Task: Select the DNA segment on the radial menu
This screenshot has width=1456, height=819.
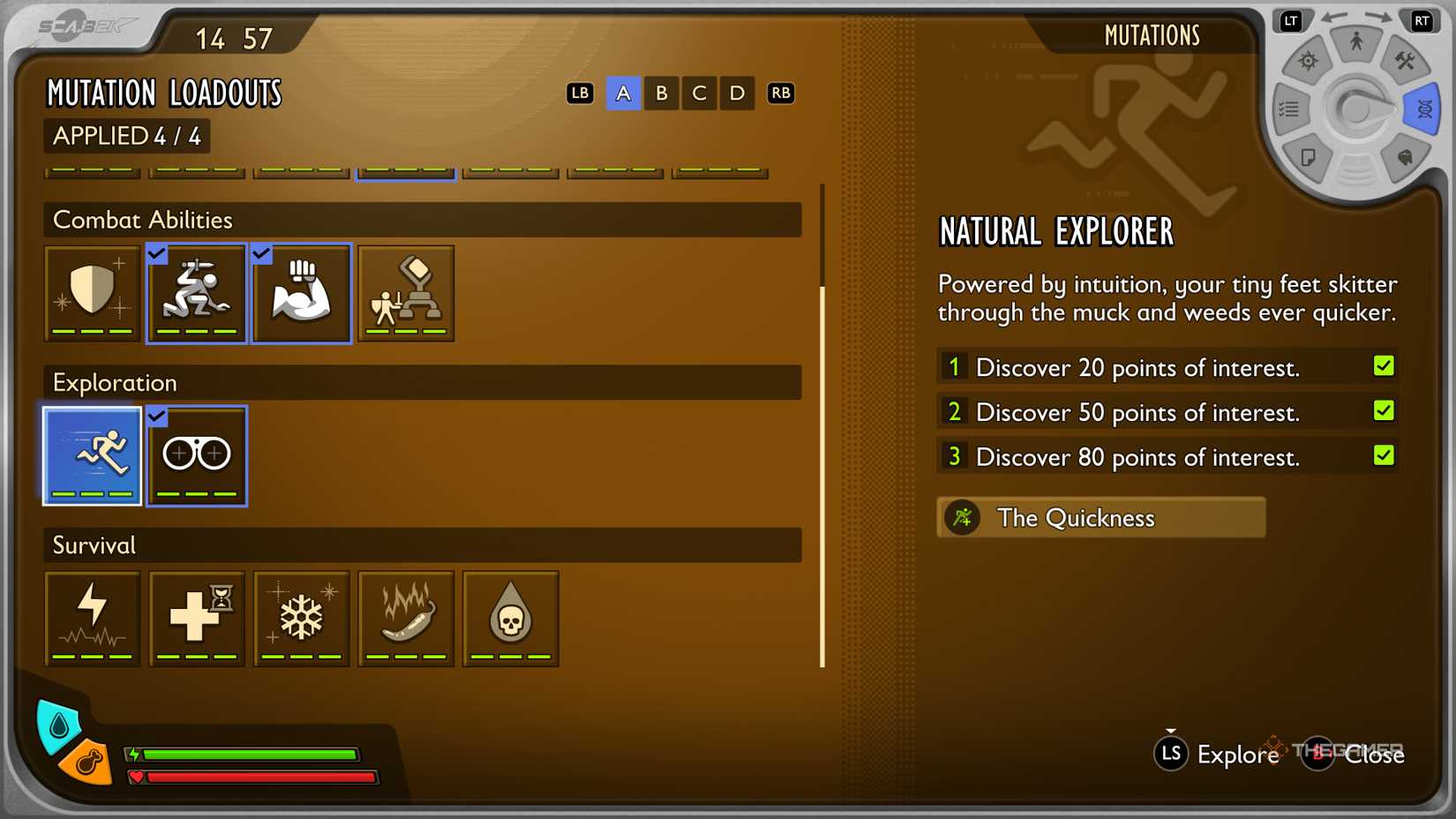Action: 1422,109
